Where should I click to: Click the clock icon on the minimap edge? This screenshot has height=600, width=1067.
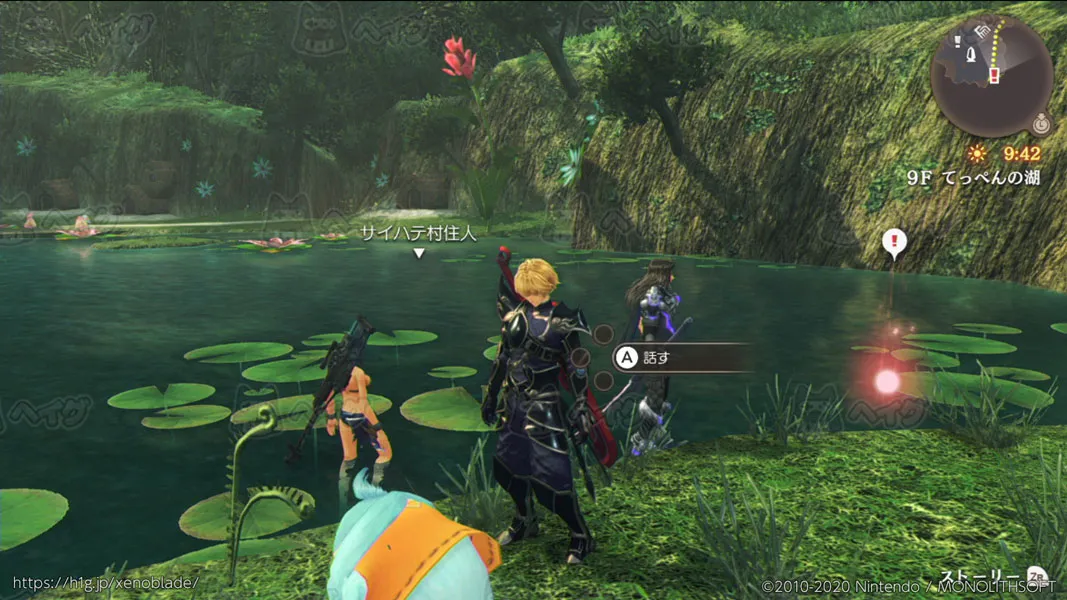(x=1041, y=125)
